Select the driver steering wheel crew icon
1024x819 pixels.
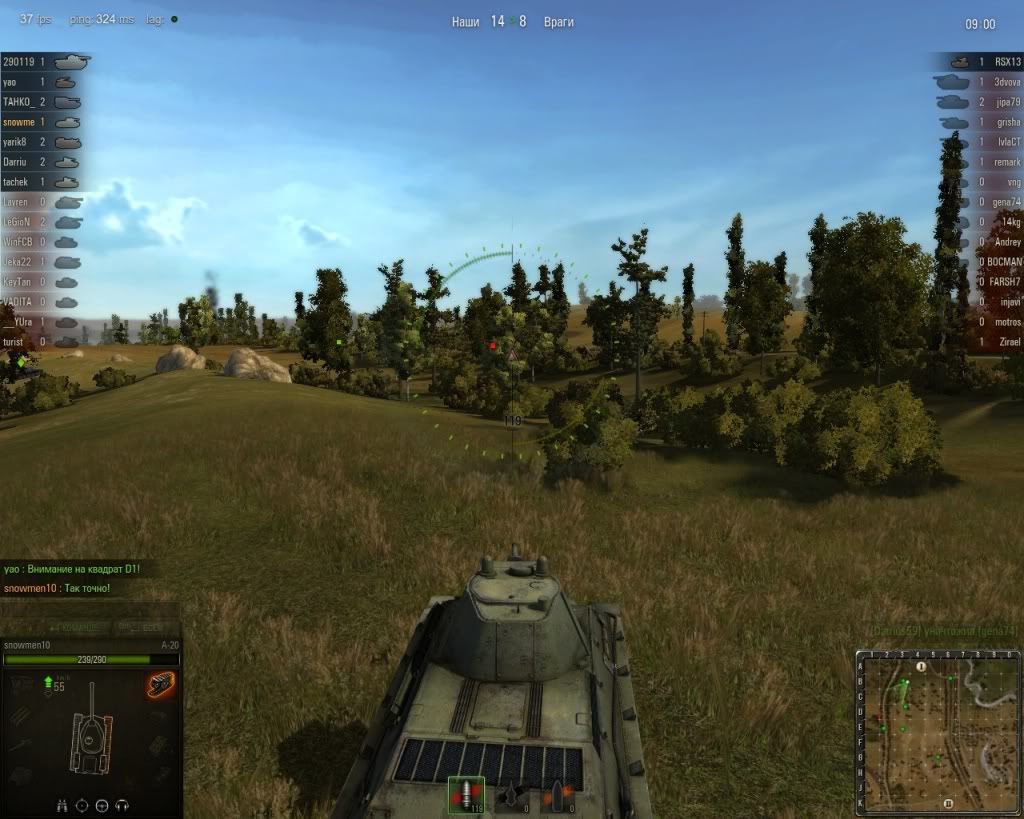click(103, 805)
